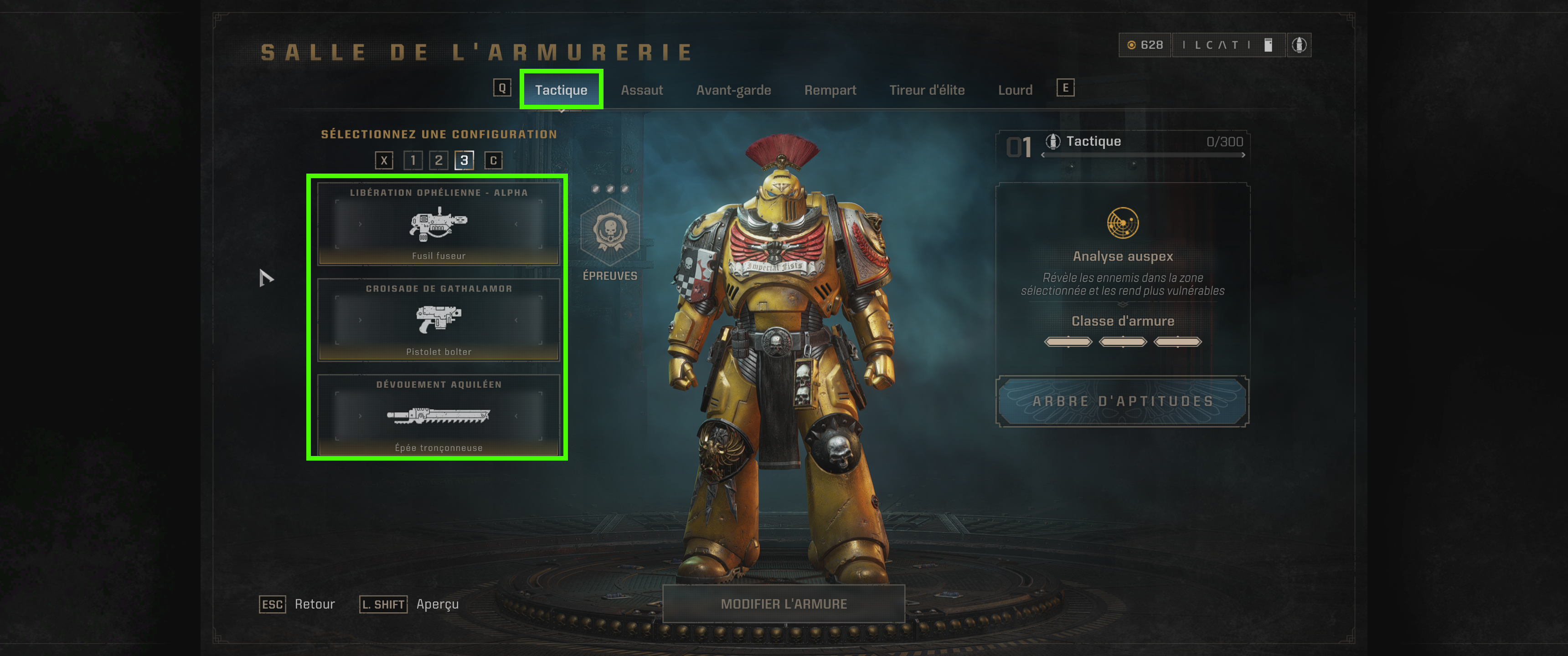Select configuration slot 2
1568x656 pixels.
(x=439, y=161)
